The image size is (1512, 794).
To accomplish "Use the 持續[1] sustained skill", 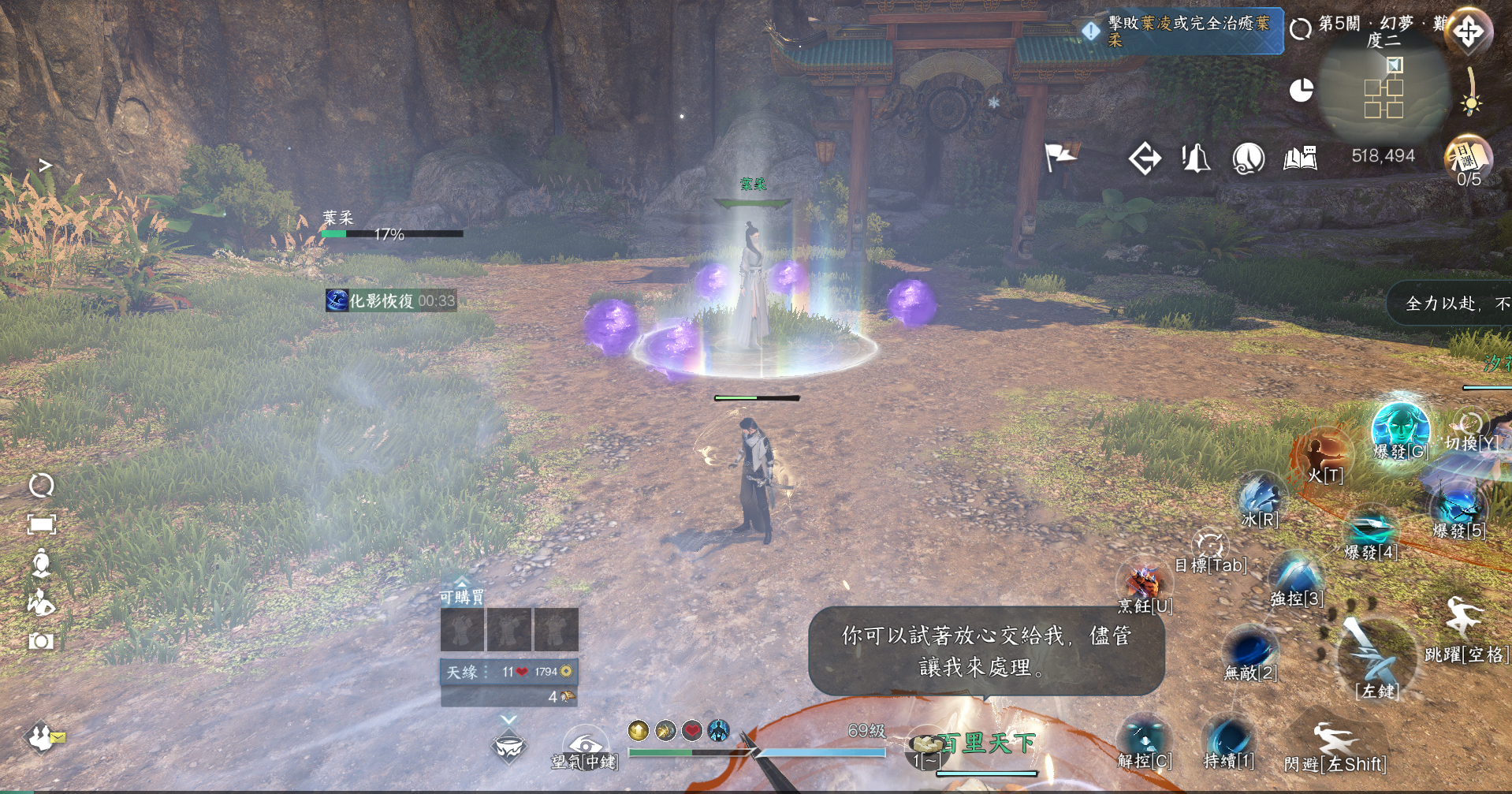I will click(x=1228, y=740).
